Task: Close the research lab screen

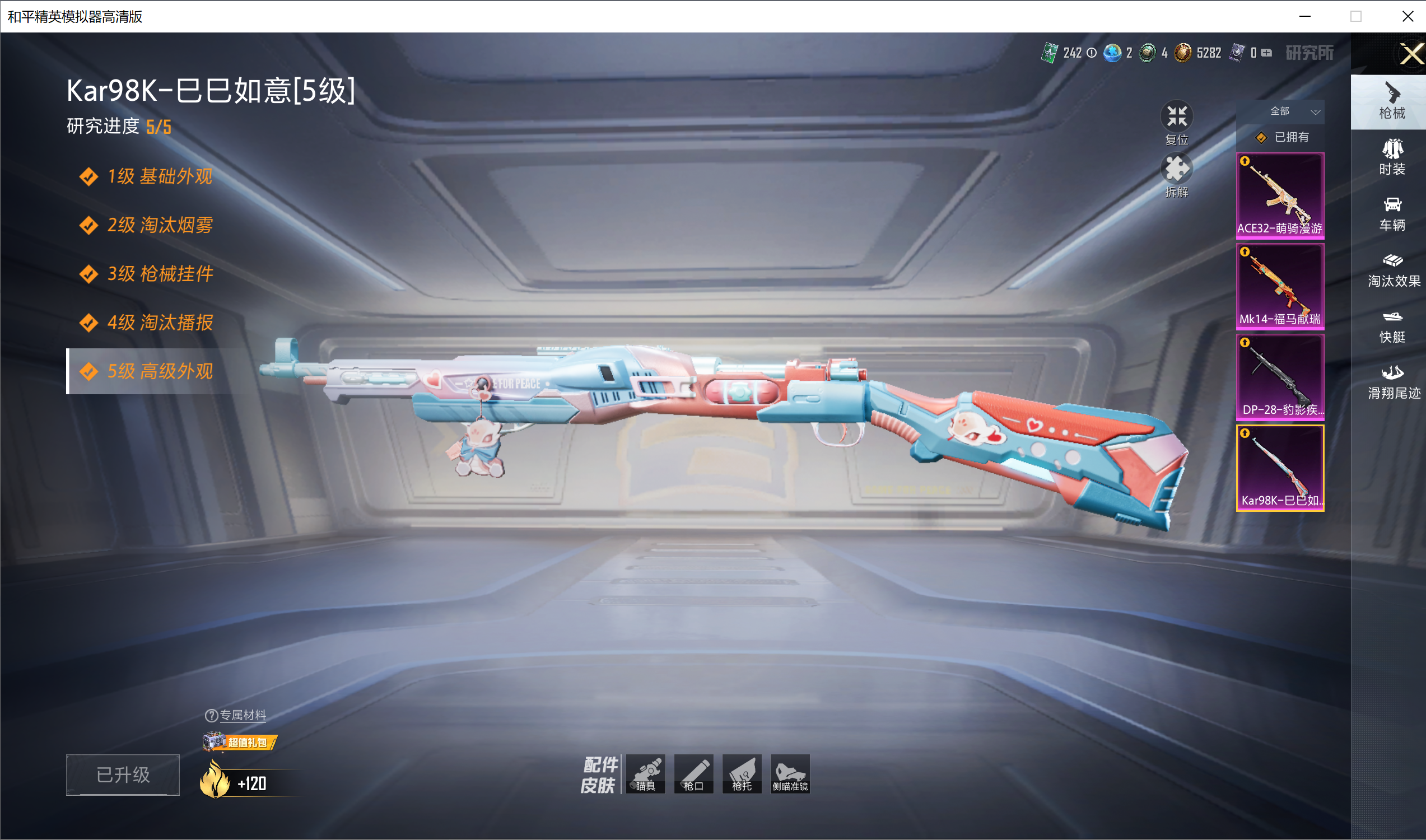Action: [x=1411, y=54]
